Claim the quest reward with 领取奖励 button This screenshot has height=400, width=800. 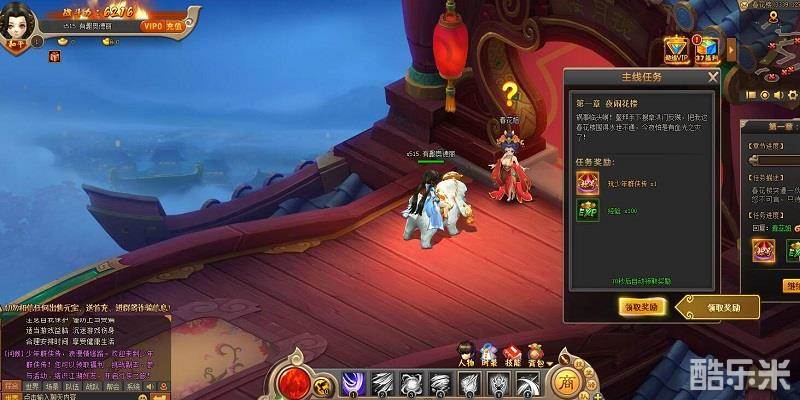coord(642,308)
